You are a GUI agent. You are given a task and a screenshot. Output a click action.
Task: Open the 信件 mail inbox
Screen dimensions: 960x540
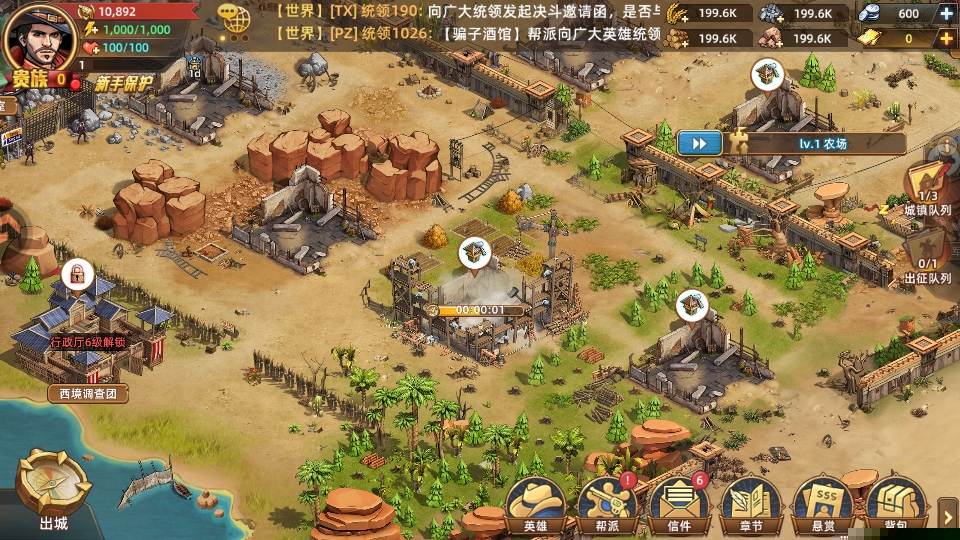click(679, 503)
